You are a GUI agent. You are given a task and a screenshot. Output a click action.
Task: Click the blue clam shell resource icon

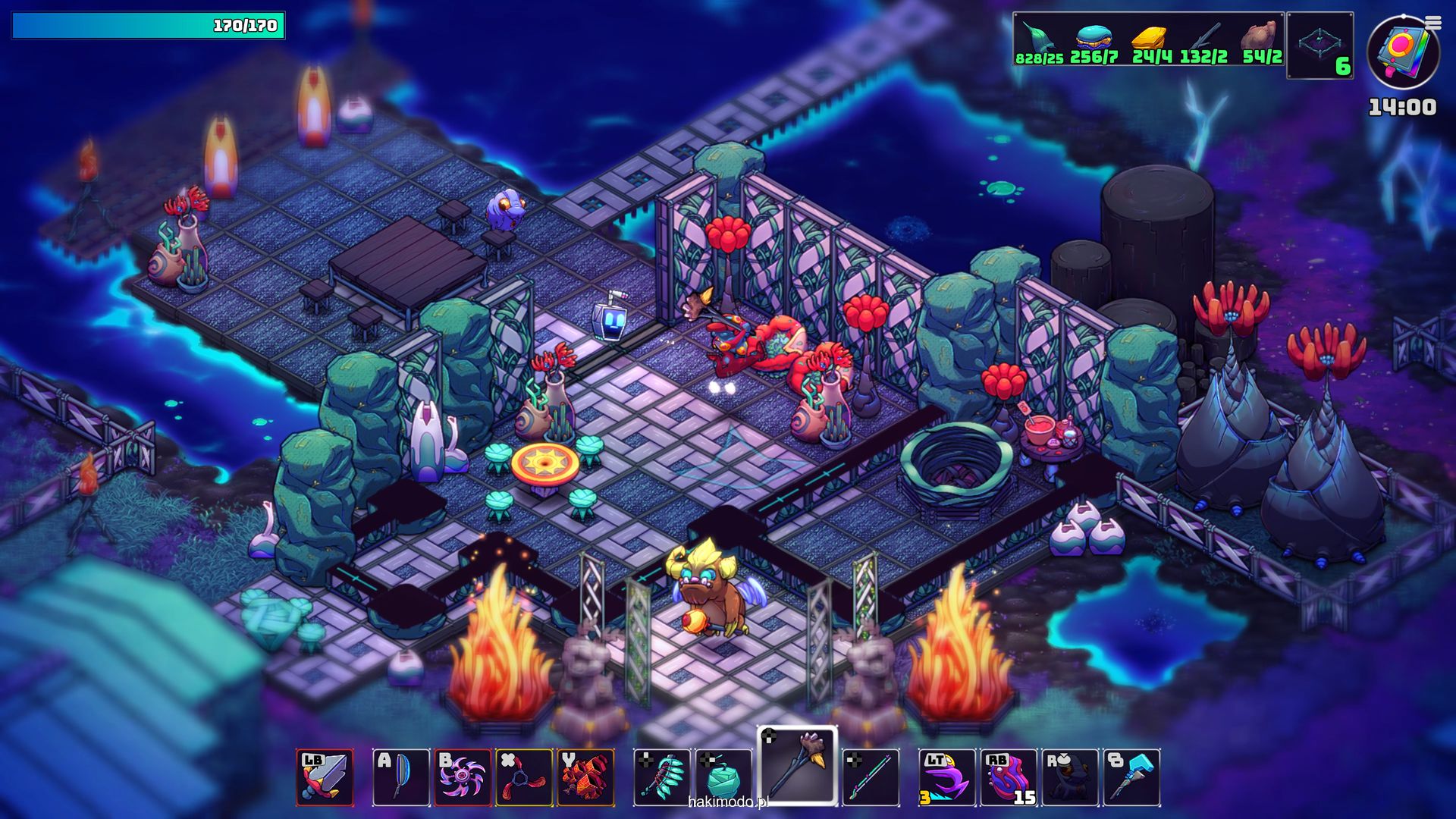coord(1093,36)
